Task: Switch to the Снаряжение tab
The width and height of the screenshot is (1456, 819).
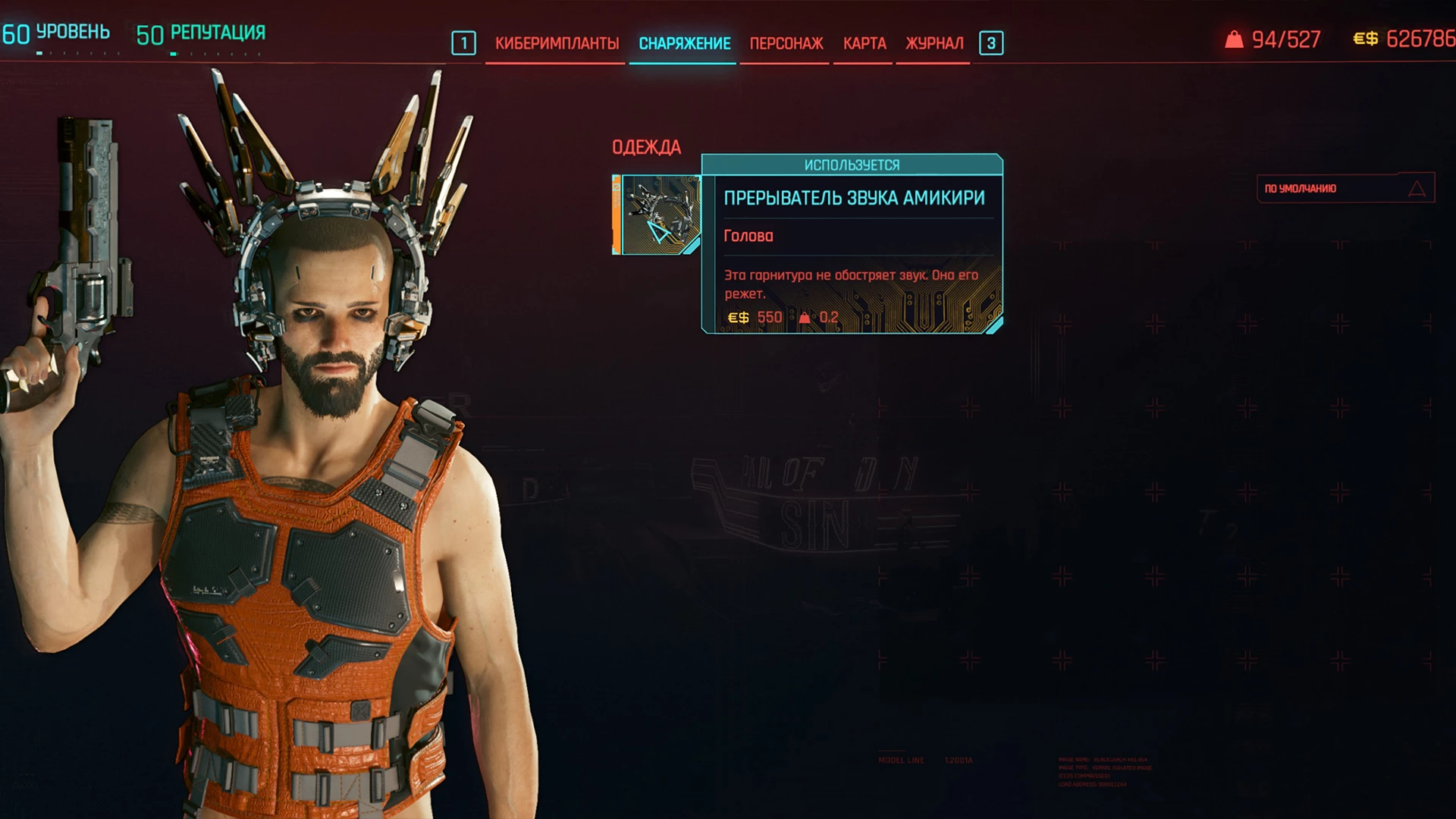Action: click(x=684, y=43)
